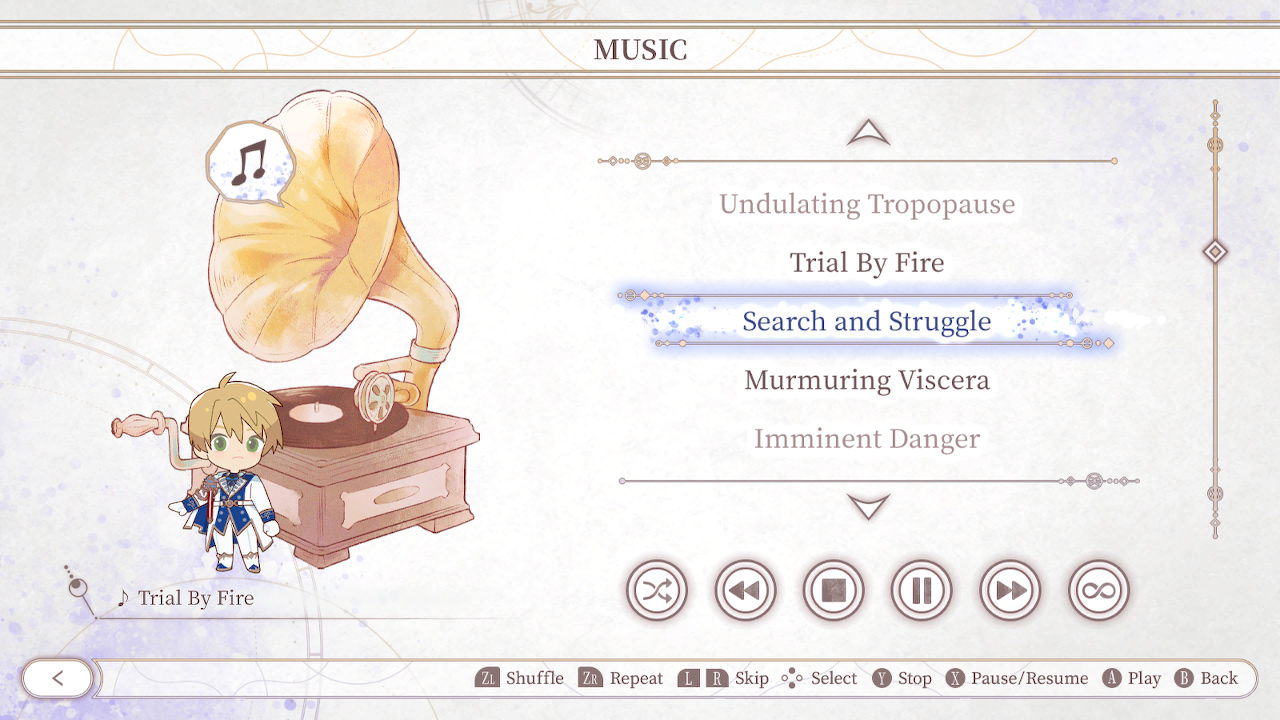1280x720 pixels.
Task: Click the diamond marker on the right scroll track
Action: pos(1214,252)
